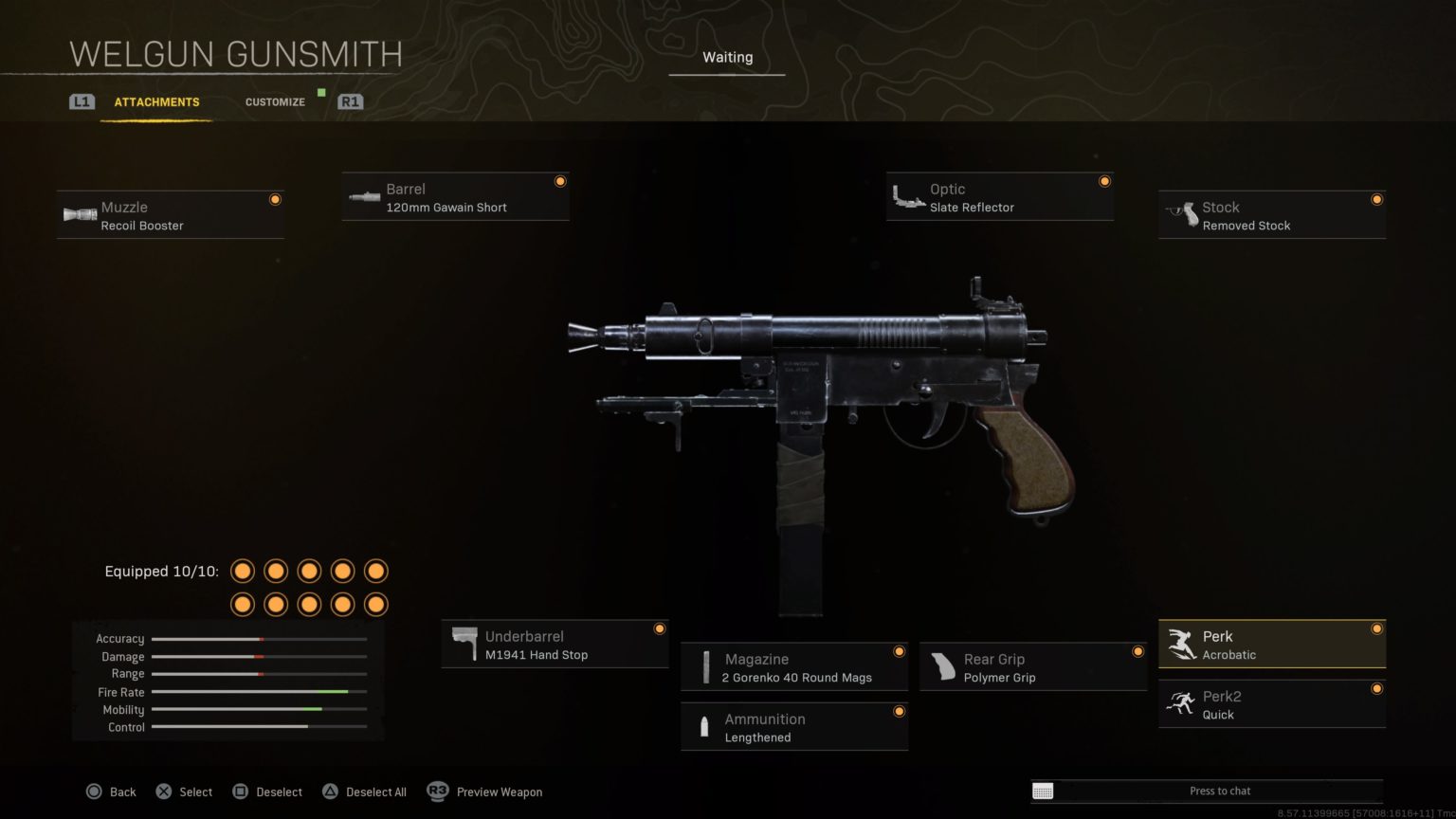Toggle the first equipped attachment dot
This screenshot has height=819, width=1456.
(243, 571)
